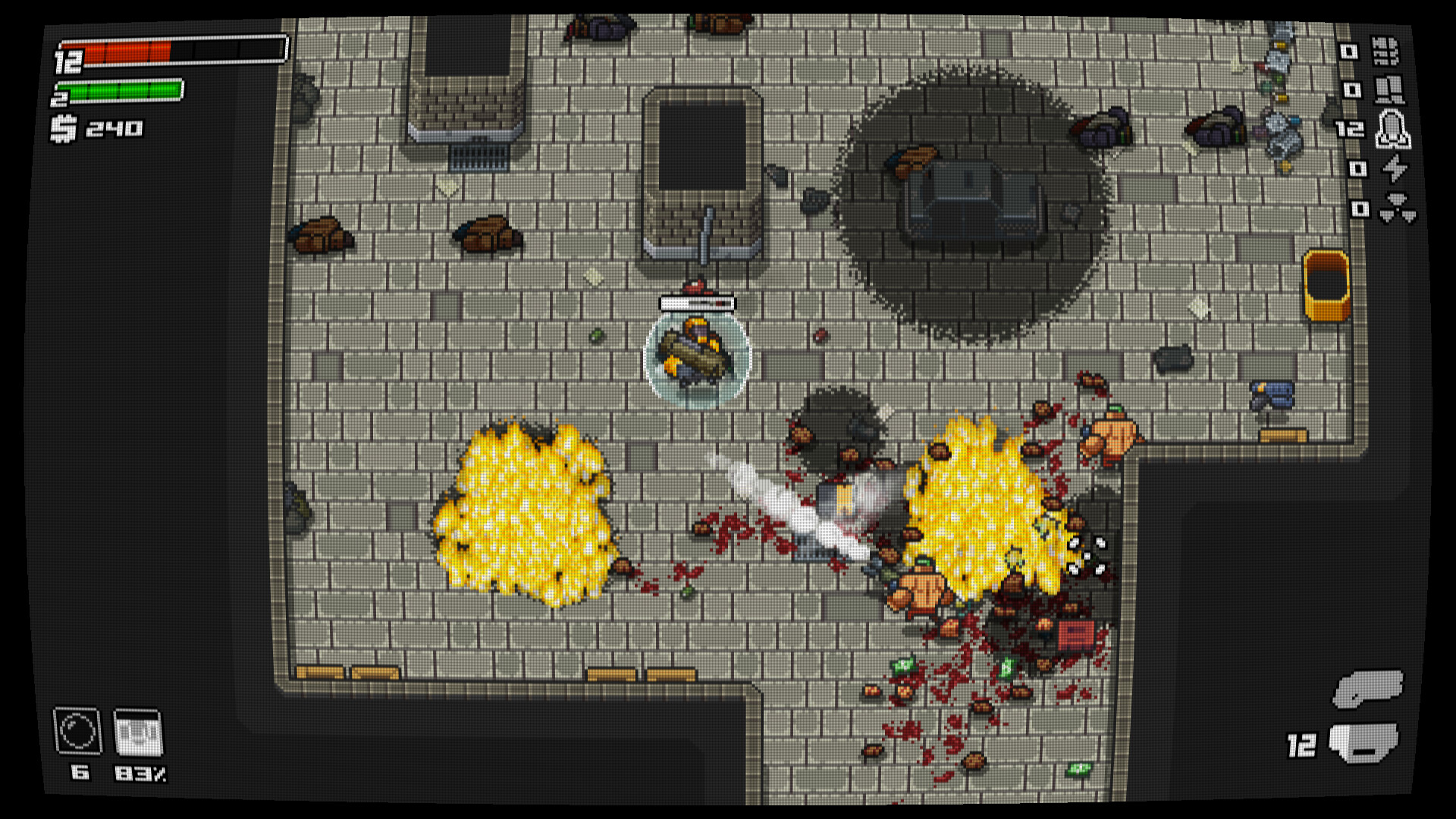
Task: Click the boots equipment icon
Action: pos(1389,91)
